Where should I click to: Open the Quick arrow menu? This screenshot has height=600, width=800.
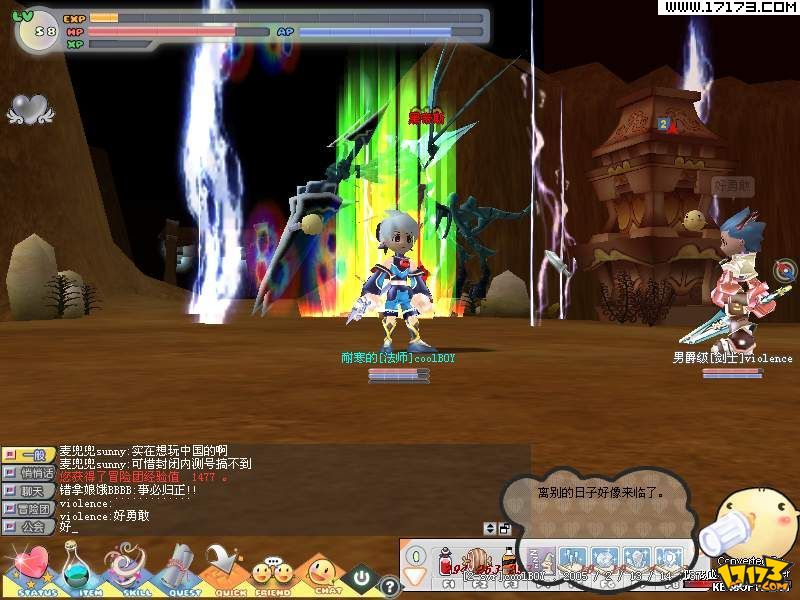point(223,568)
